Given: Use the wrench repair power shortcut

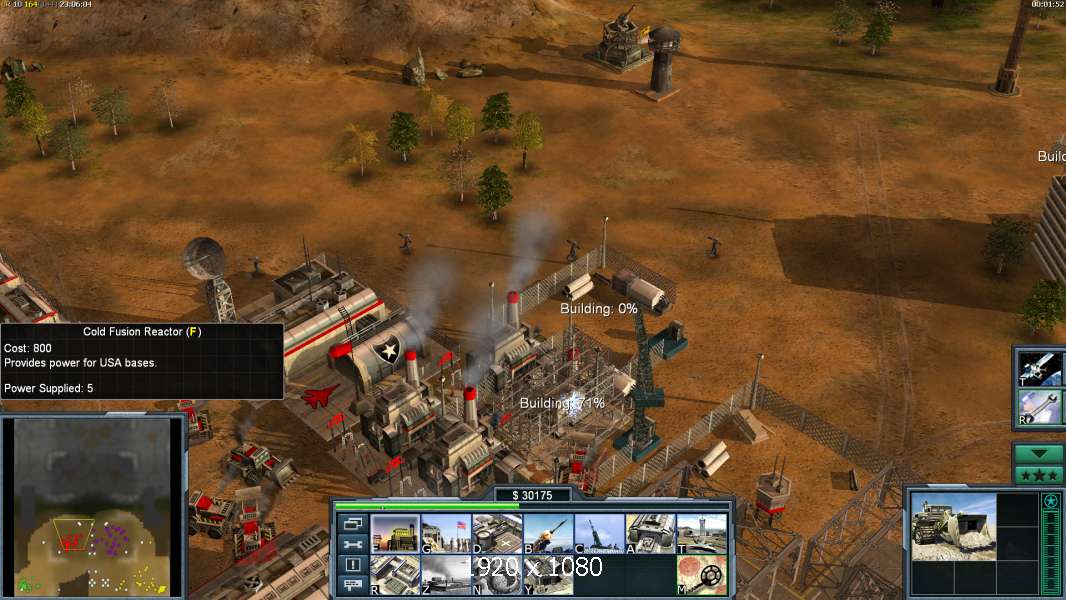Looking at the screenshot, I should point(1040,406).
